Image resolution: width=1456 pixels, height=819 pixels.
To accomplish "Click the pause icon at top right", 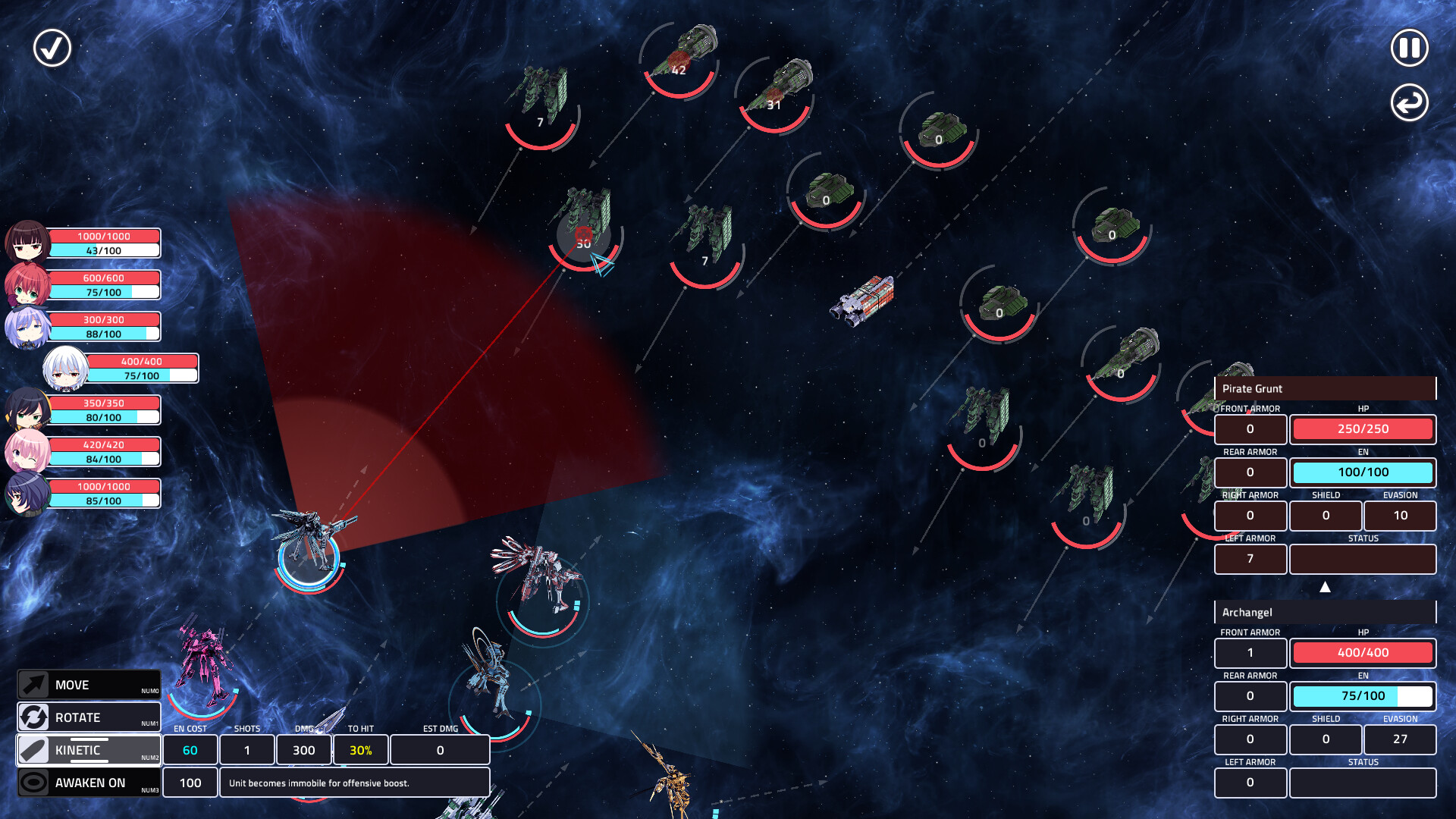I will click(x=1408, y=48).
